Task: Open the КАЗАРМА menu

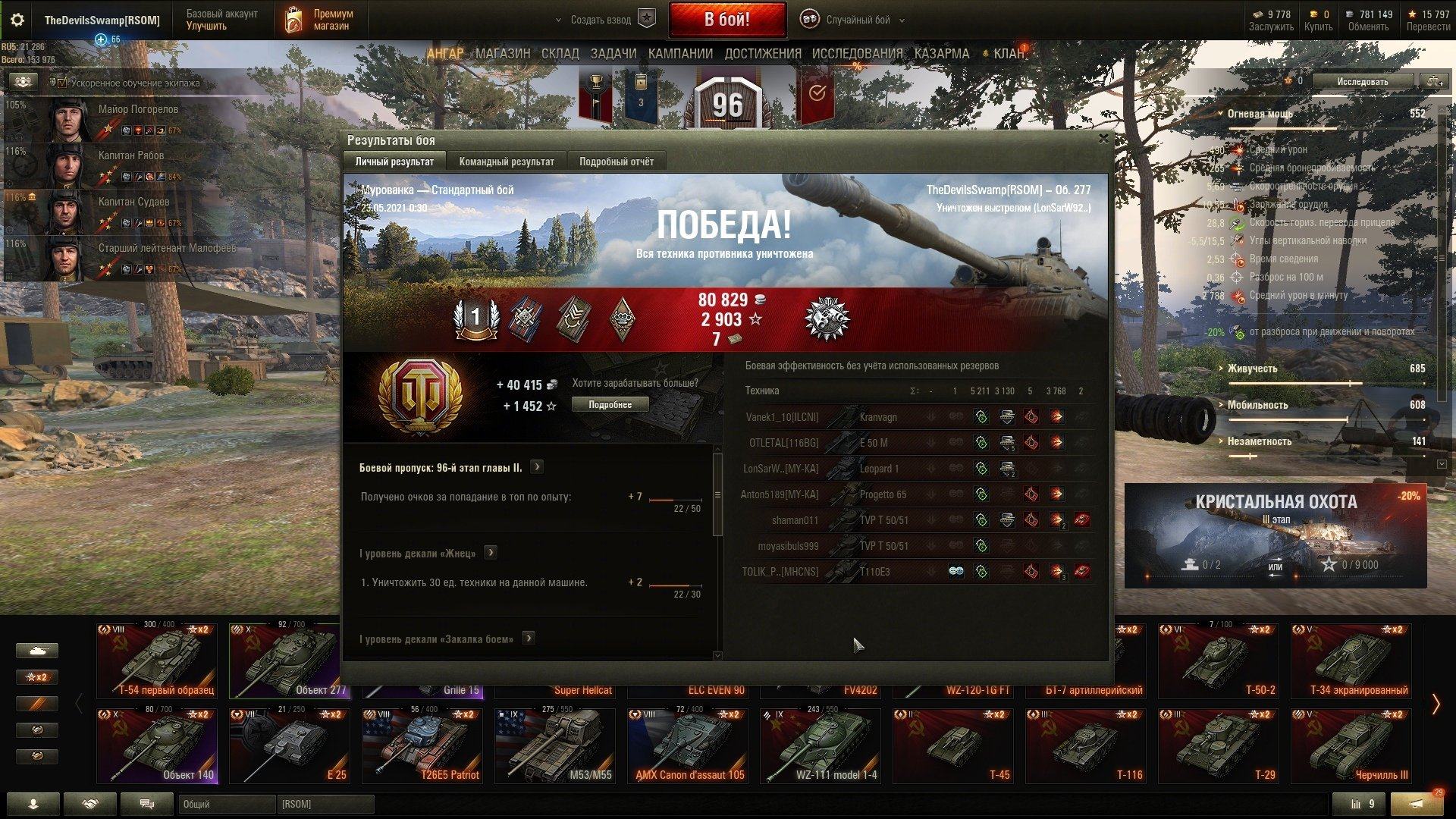Action: (x=941, y=54)
